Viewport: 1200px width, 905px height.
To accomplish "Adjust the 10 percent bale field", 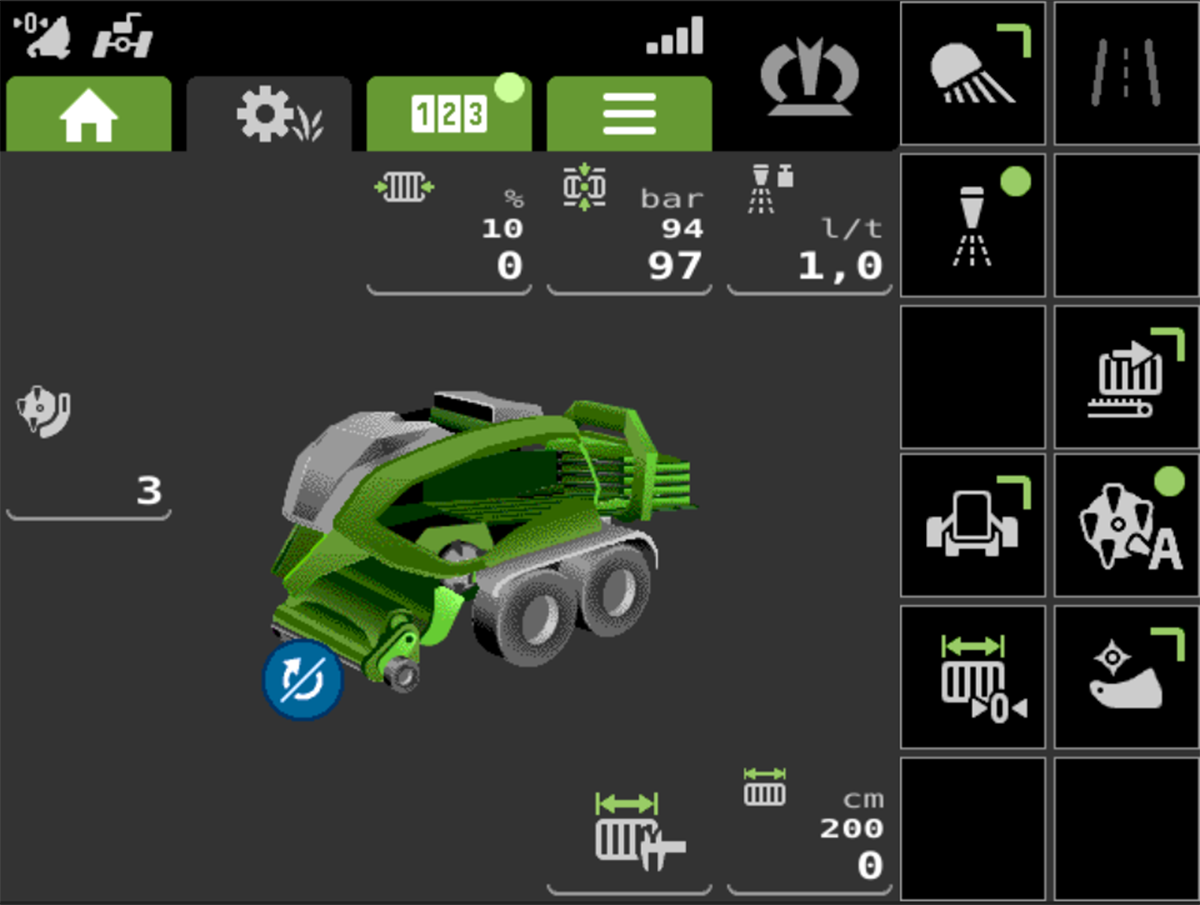I will [449, 235].
